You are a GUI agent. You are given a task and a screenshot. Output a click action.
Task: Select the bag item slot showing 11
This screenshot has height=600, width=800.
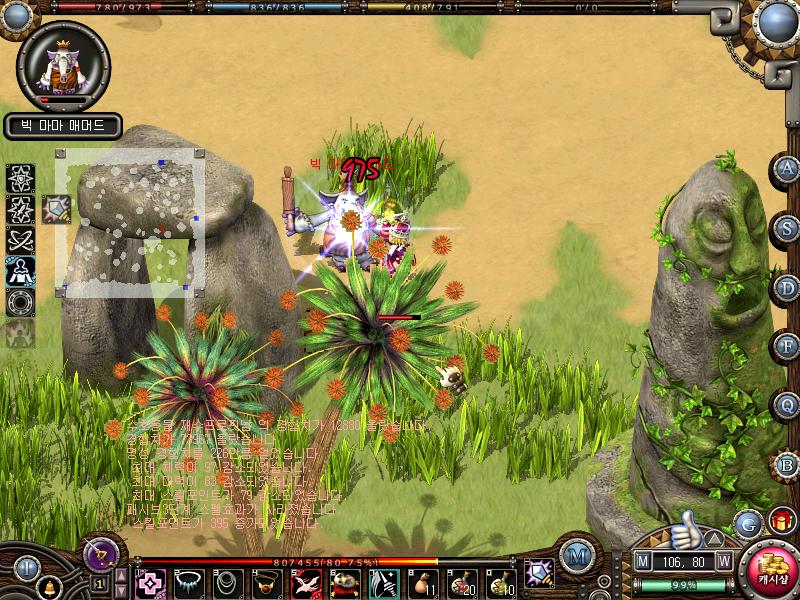click(x=424, y=583)
